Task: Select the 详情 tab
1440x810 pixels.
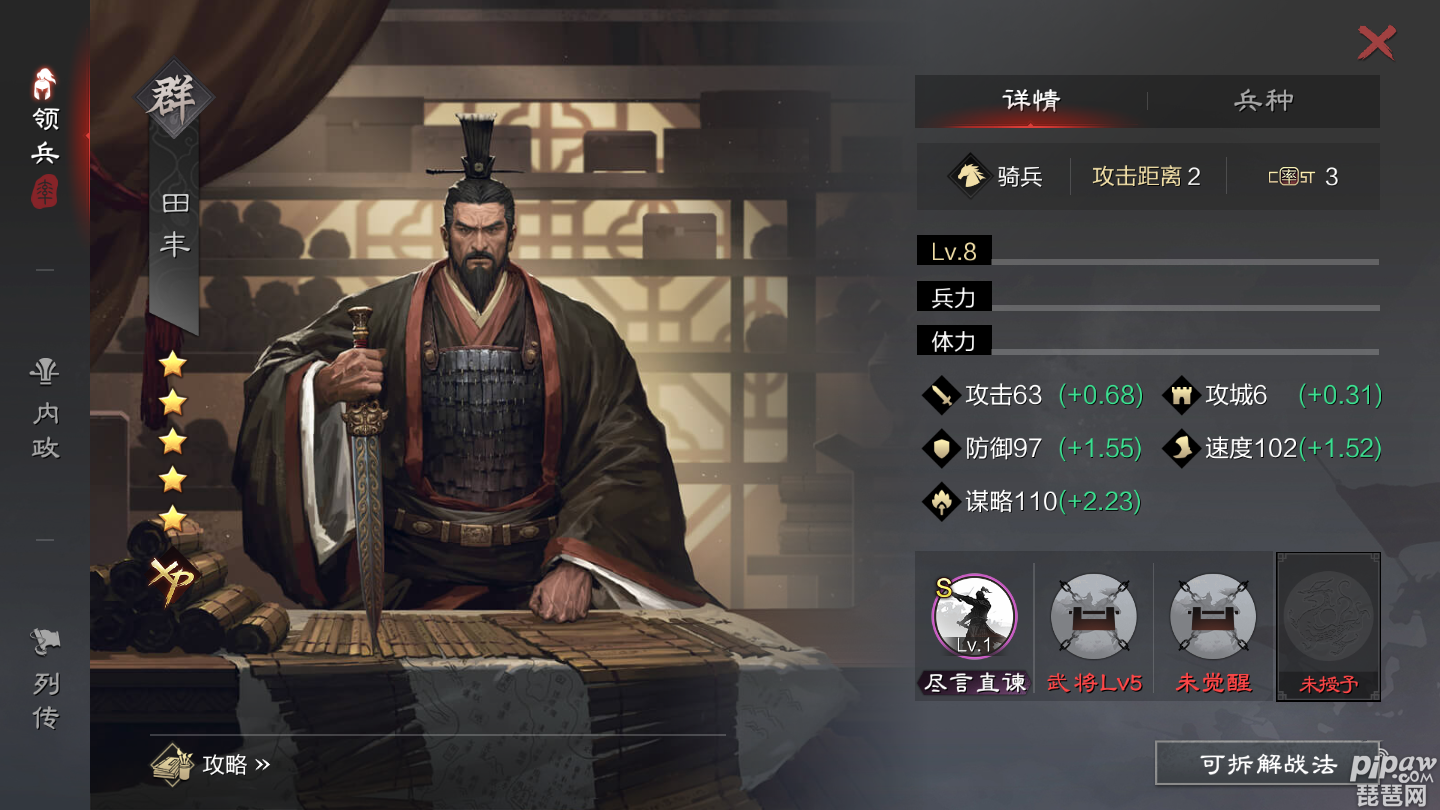Action: (1031, 101)
